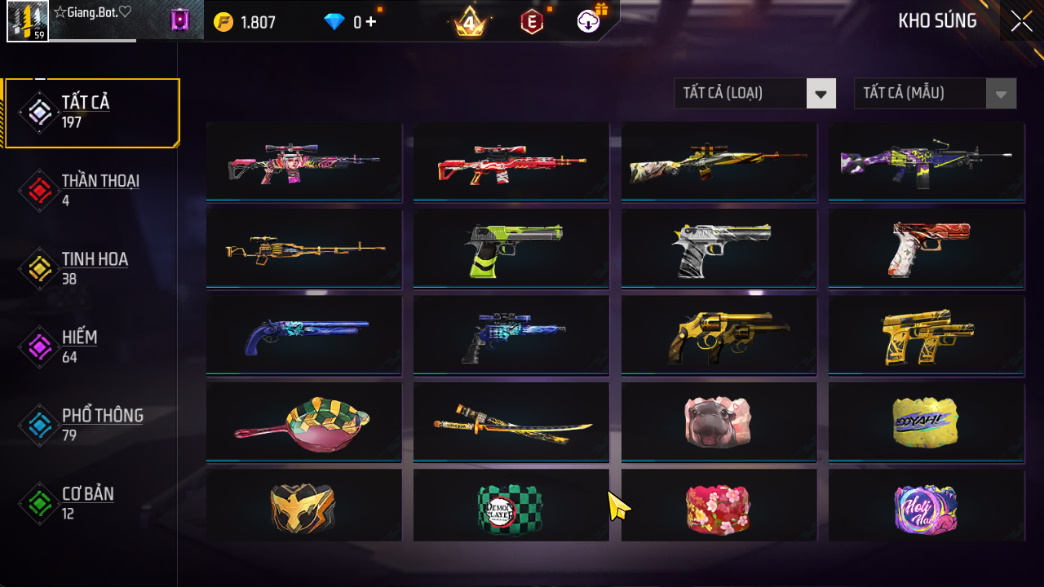The height and width of the screenshot is (587, 1044).
Task: Filter by Phổ Thông rarity
Action: (92, 424)
